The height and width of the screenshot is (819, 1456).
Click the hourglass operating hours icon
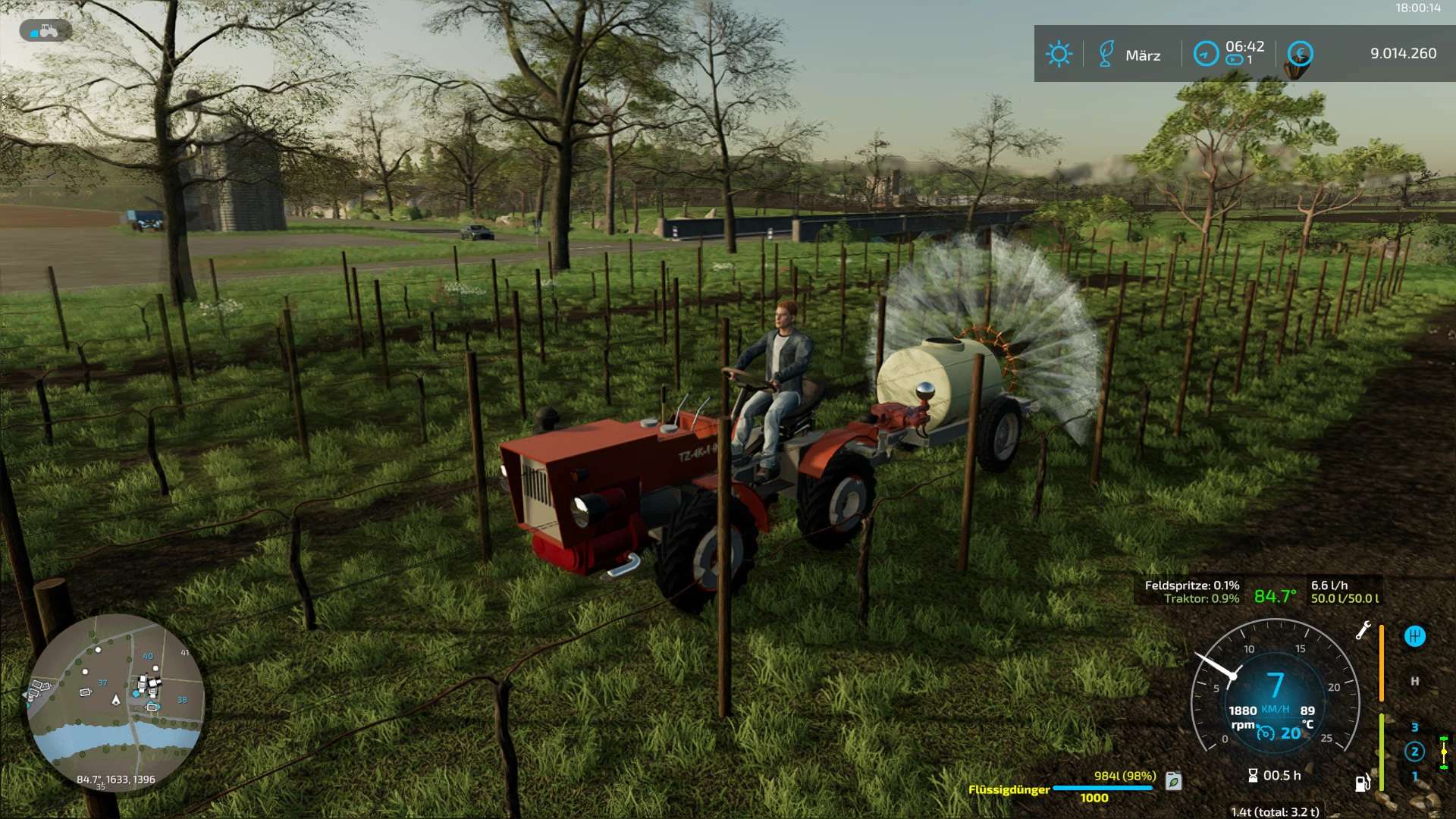(1253, 775)
